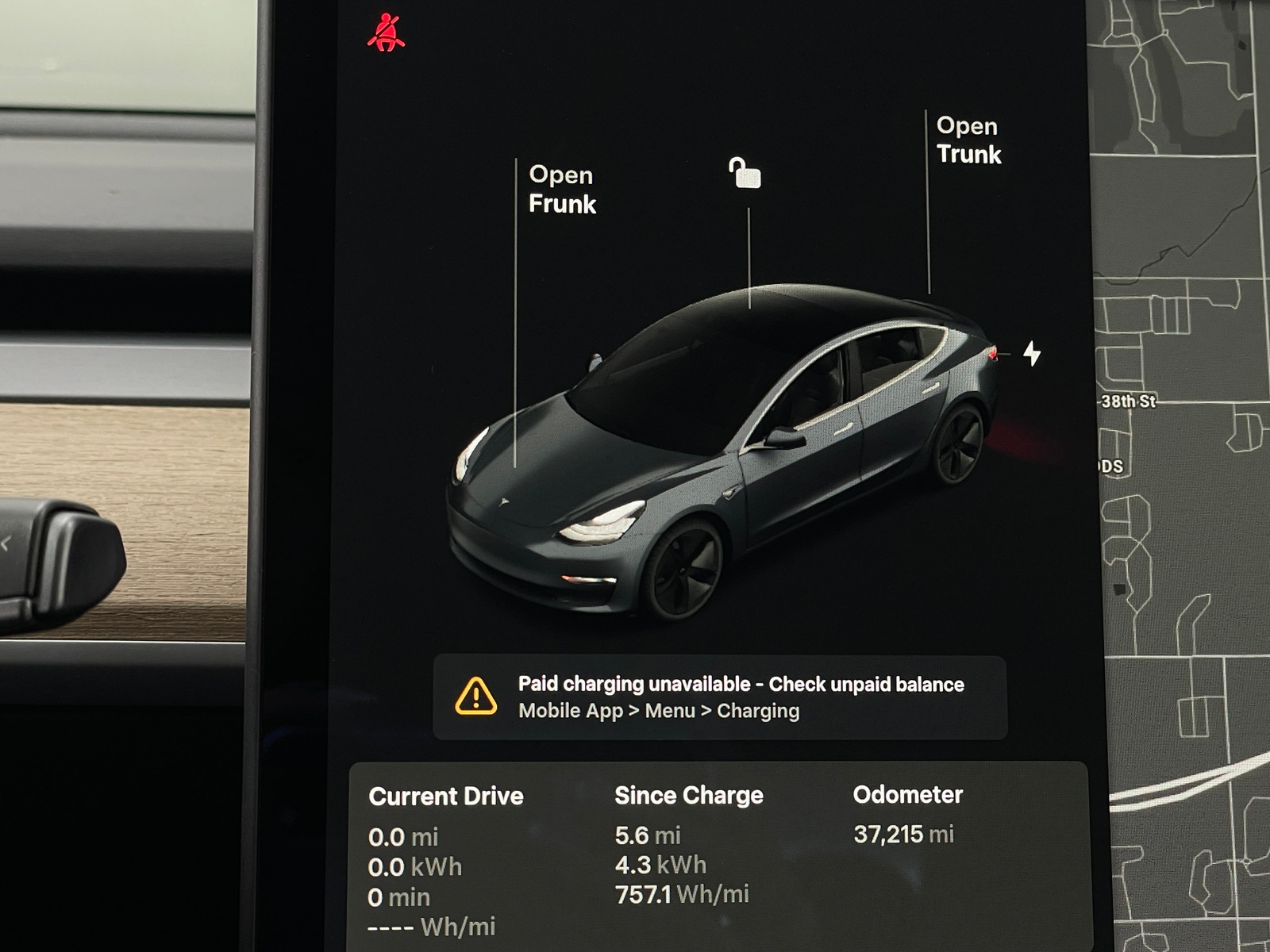Expand the Since Charge statistics section
Viewport: 1270px width, 952px height.
(689, 795)
